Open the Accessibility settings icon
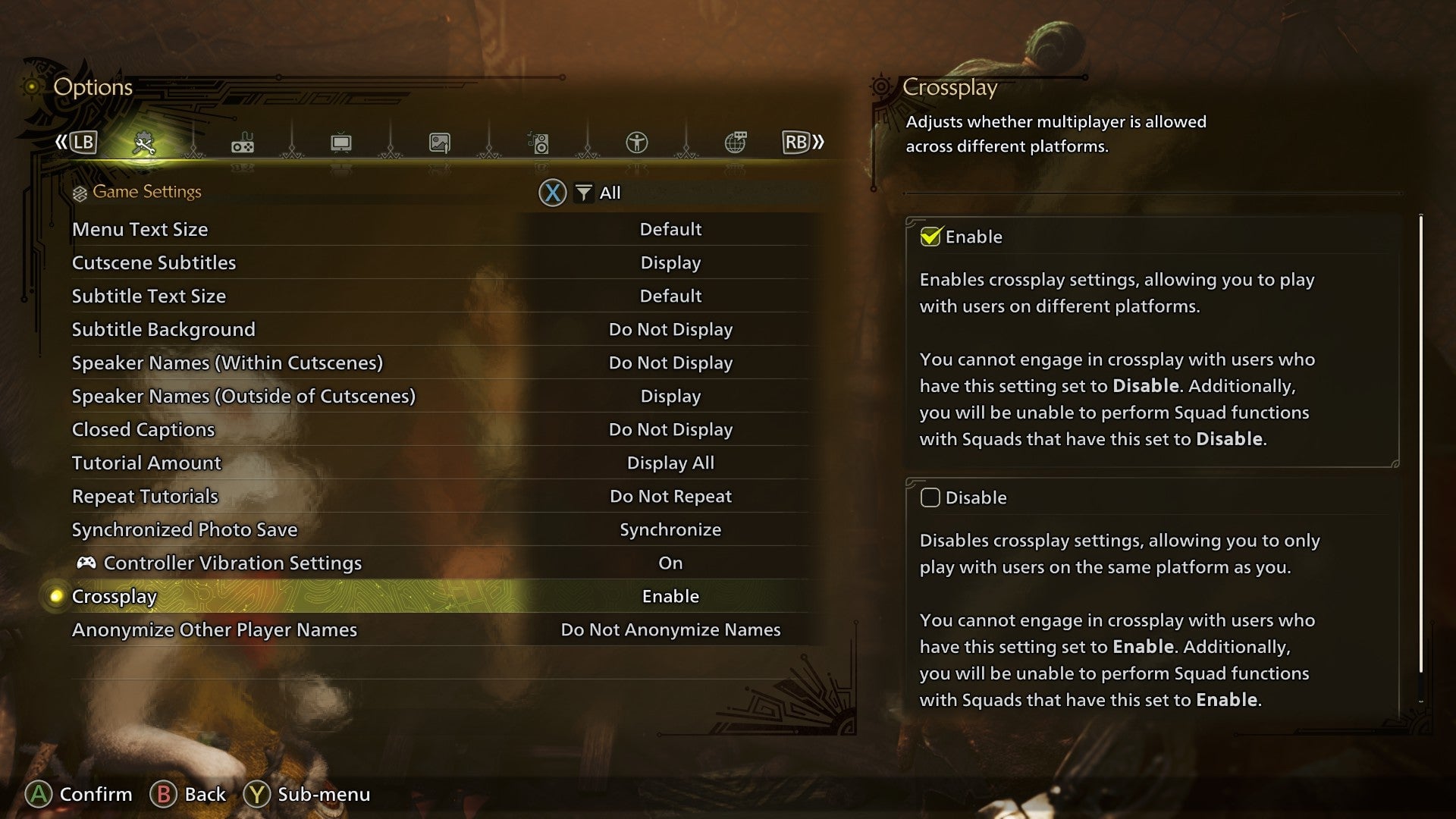Screen dimensions: 1456x819 (x=637, y=143)
